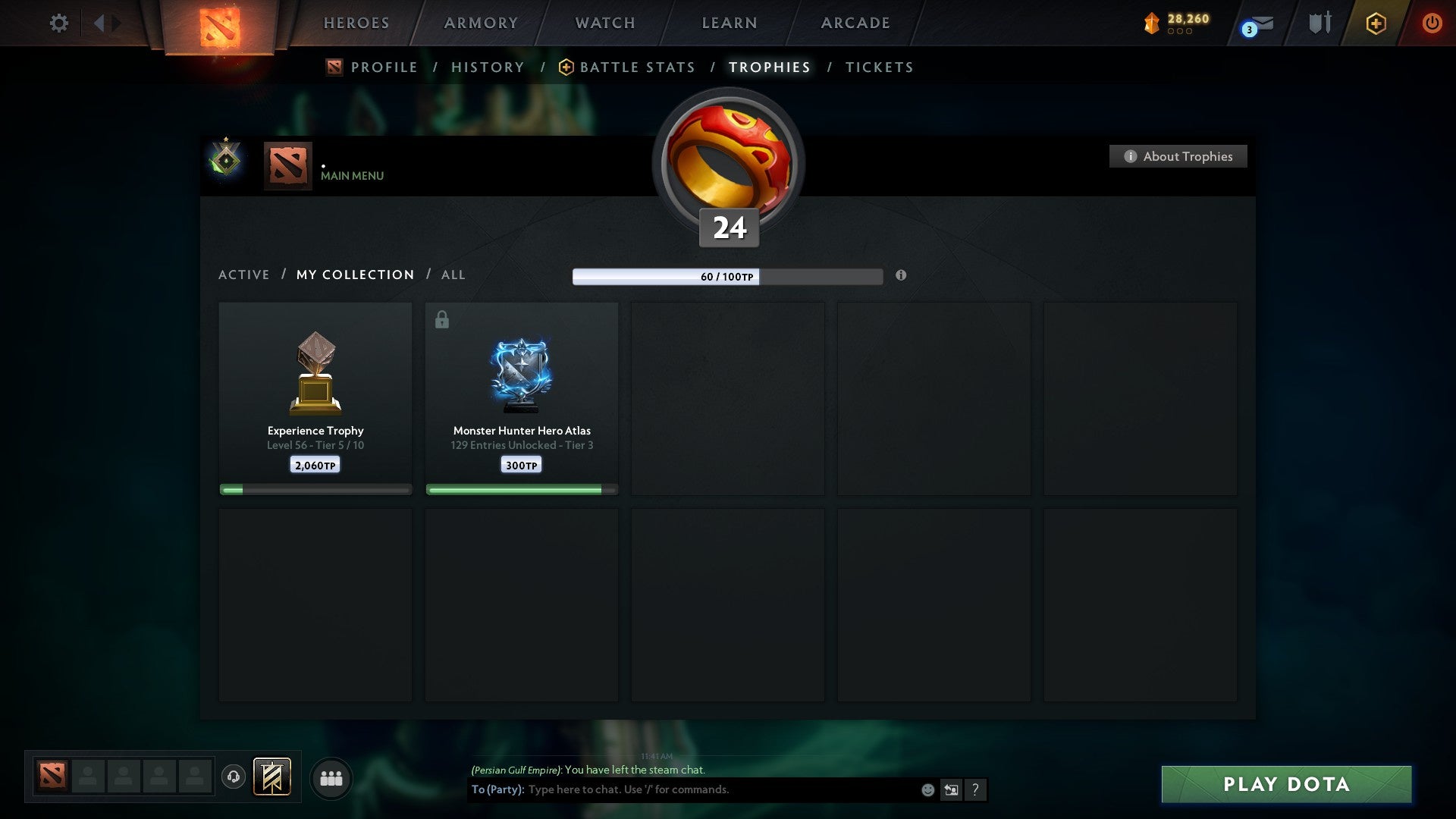The width and height of the screenshot is (1456, 819).
Task: Open the emoticon picker in chat
Action: (927, 789)
